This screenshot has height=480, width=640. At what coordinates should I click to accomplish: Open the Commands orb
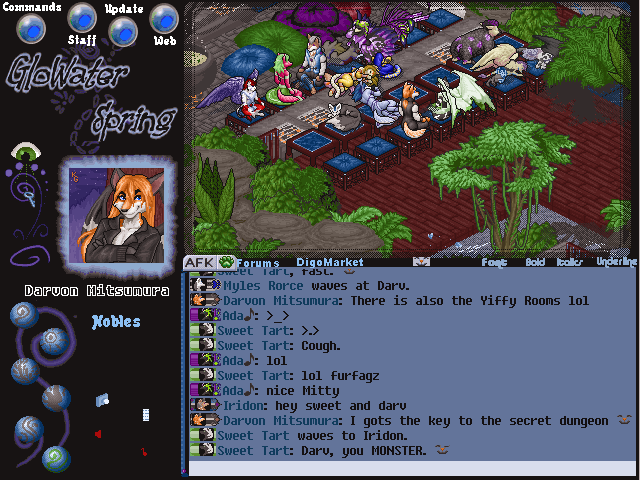click(31, 29)
